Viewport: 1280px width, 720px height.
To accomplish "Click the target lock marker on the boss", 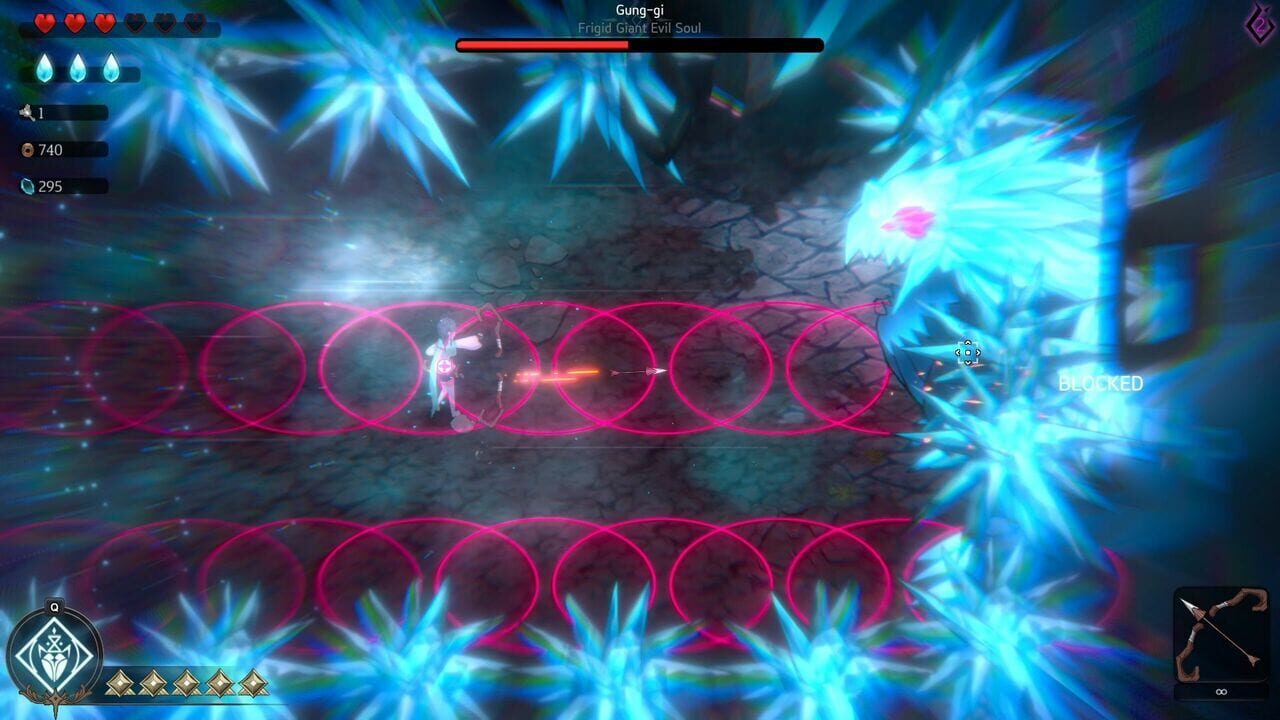I will pos(967,354).
